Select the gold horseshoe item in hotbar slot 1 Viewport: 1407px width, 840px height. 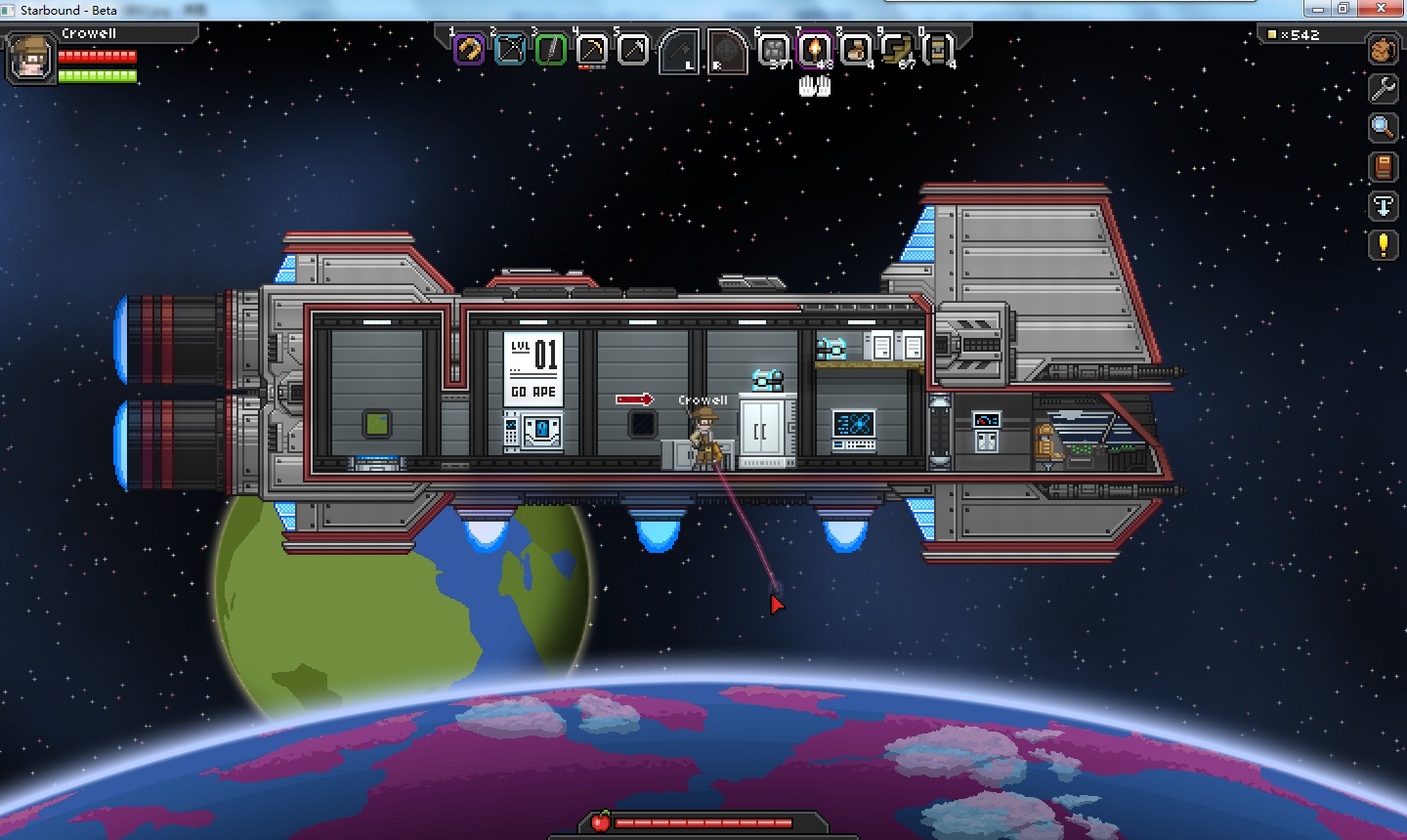[469, 49]
